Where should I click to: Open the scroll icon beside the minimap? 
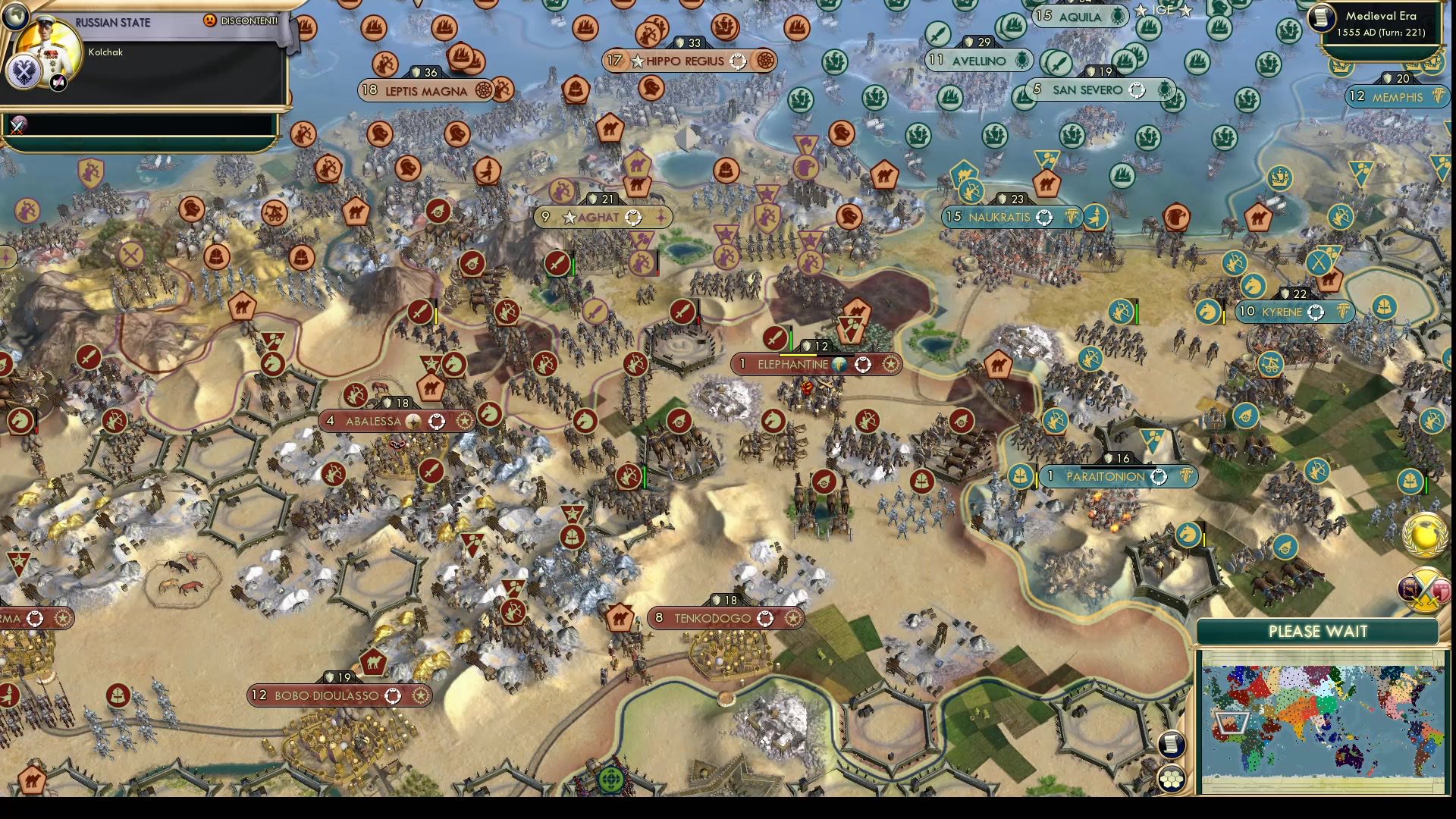point(1172,743)
